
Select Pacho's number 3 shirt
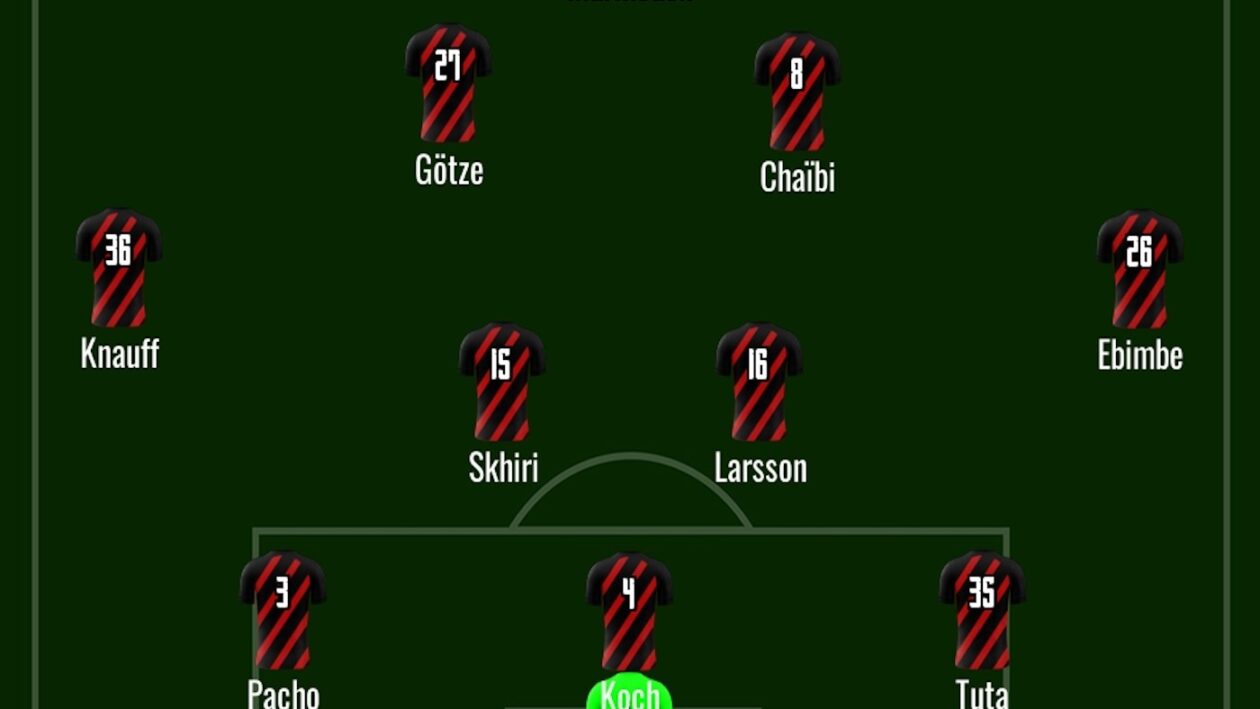[283, 610]
